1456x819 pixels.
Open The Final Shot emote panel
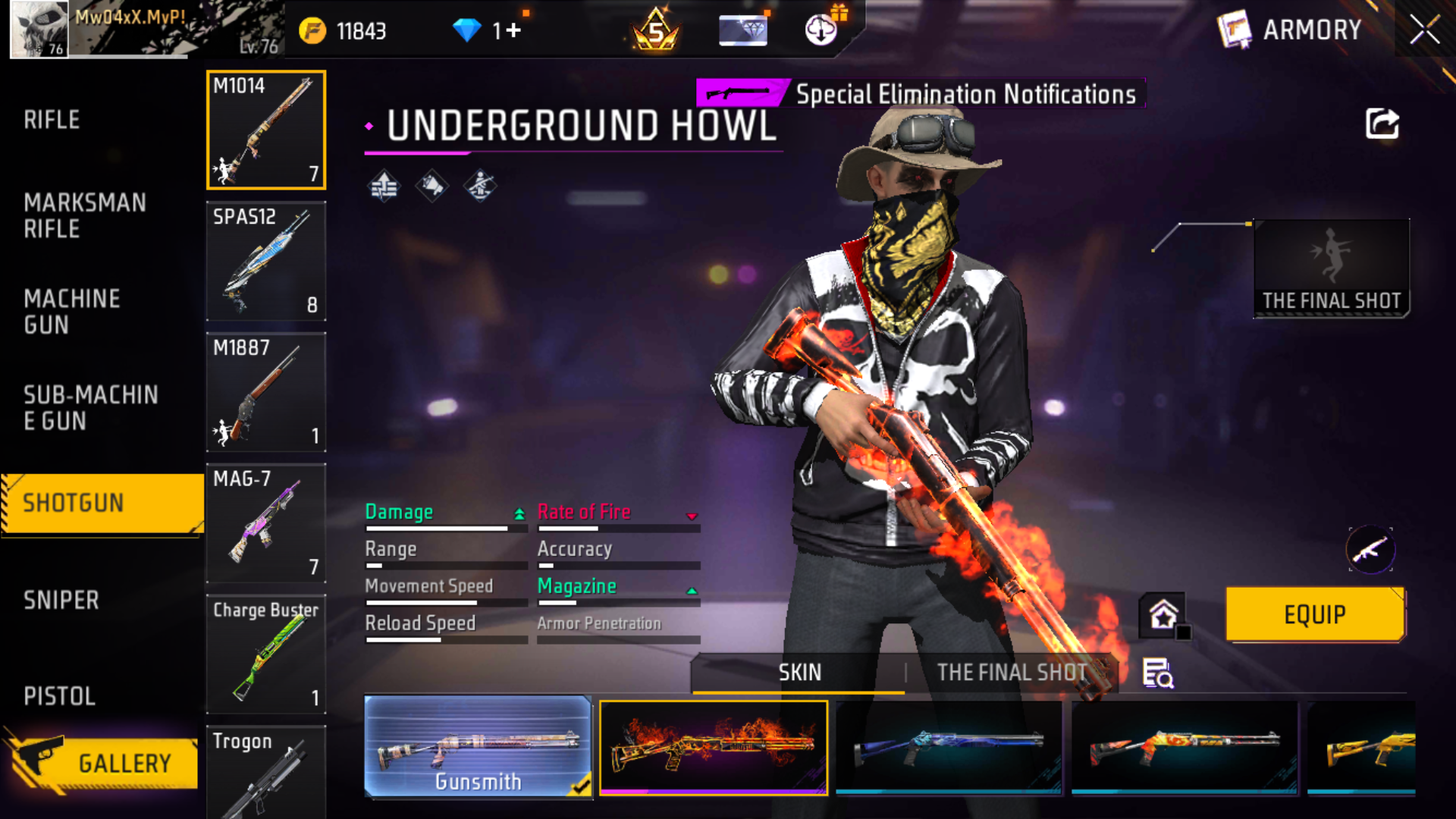click(1331, 268)
